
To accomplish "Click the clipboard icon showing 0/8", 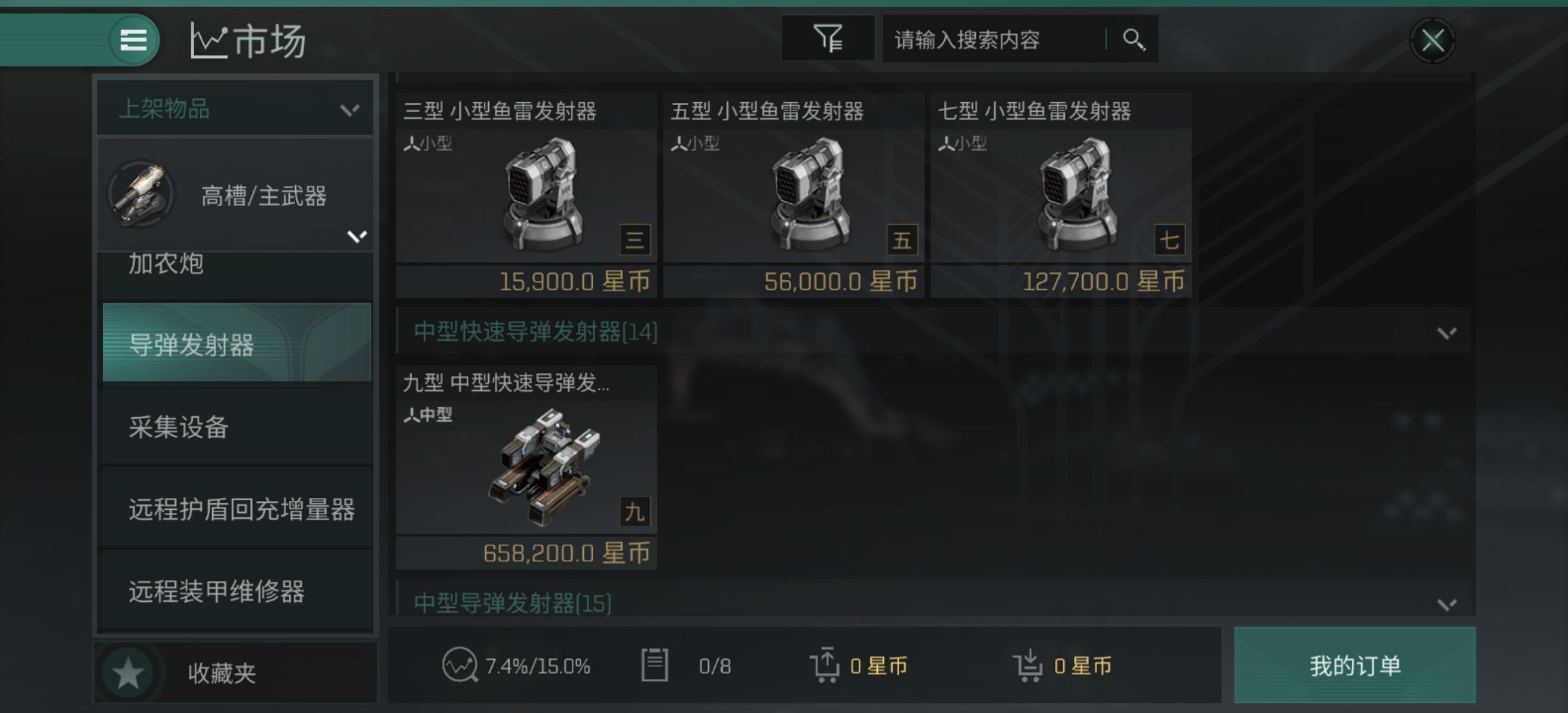I will tap(656, 665).
